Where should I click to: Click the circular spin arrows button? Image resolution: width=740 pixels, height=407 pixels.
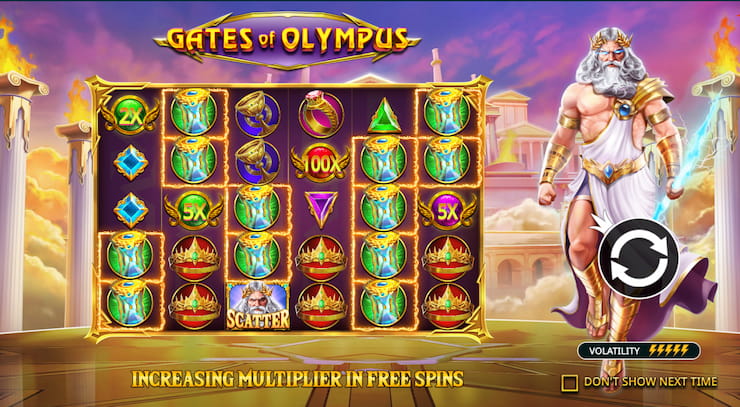pos(638,259)
